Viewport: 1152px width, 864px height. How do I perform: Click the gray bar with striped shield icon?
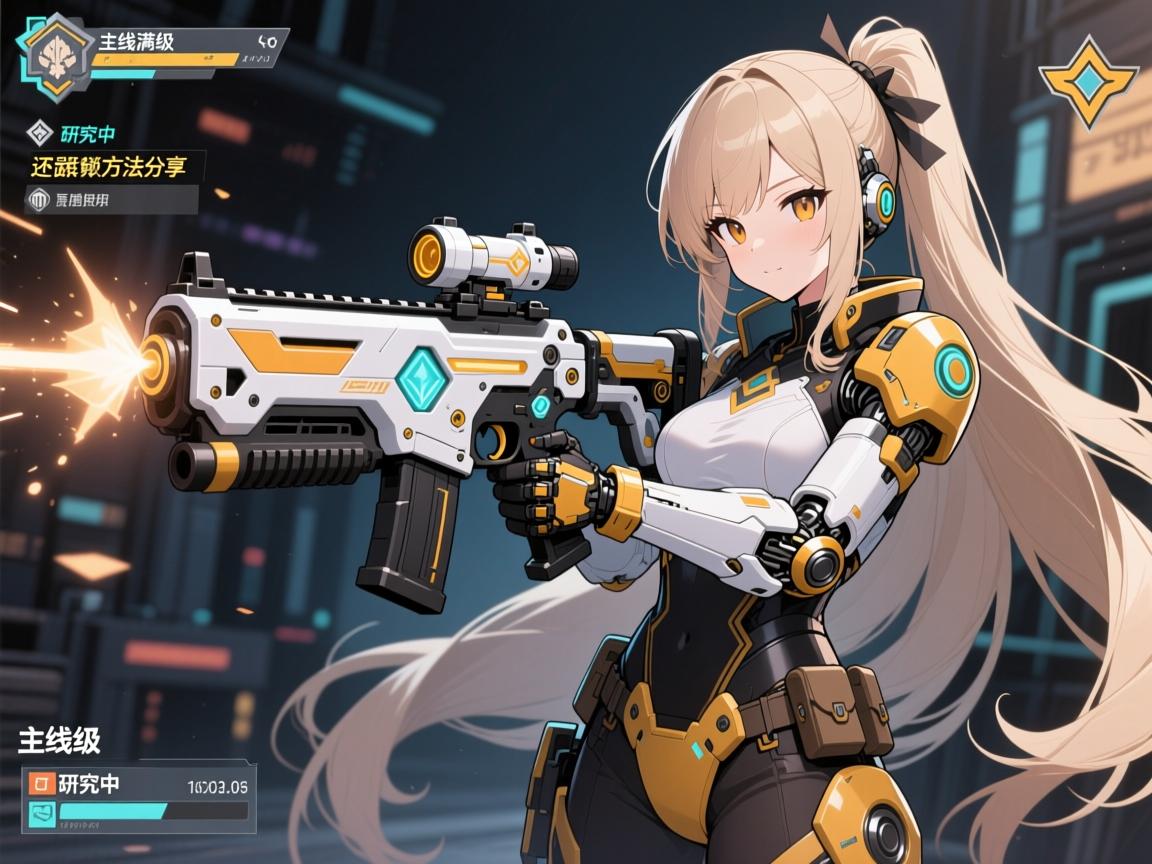[110, 199]
